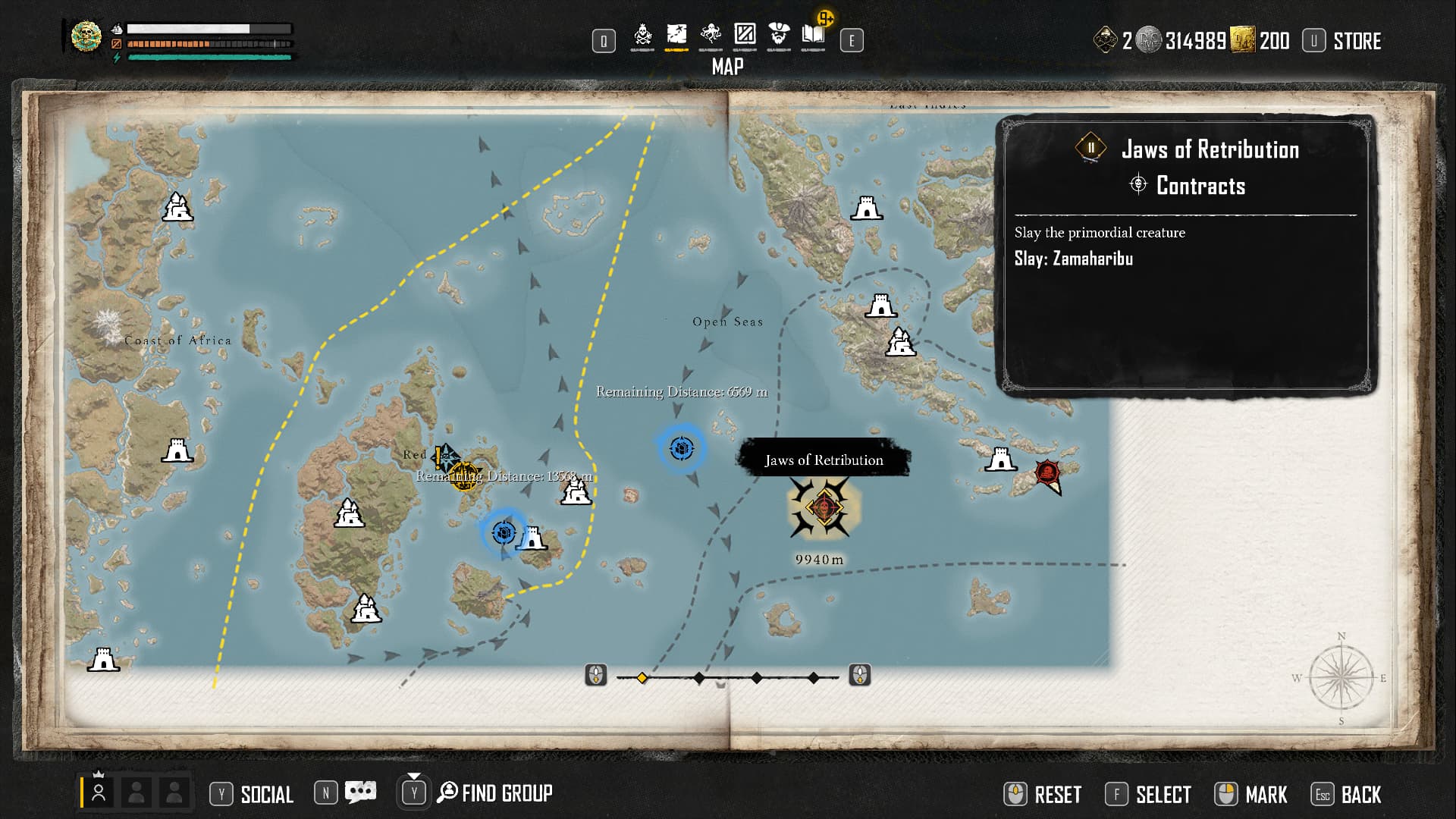Open the kraken octopus tab
This screenshot has width=1456, height=819.
(711, 35)
